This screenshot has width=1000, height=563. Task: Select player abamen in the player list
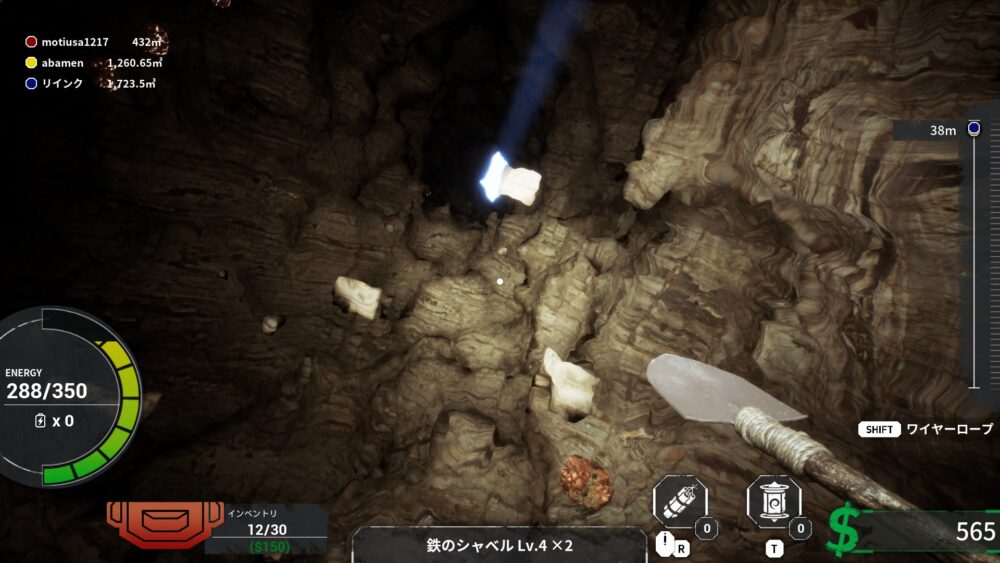62,63
